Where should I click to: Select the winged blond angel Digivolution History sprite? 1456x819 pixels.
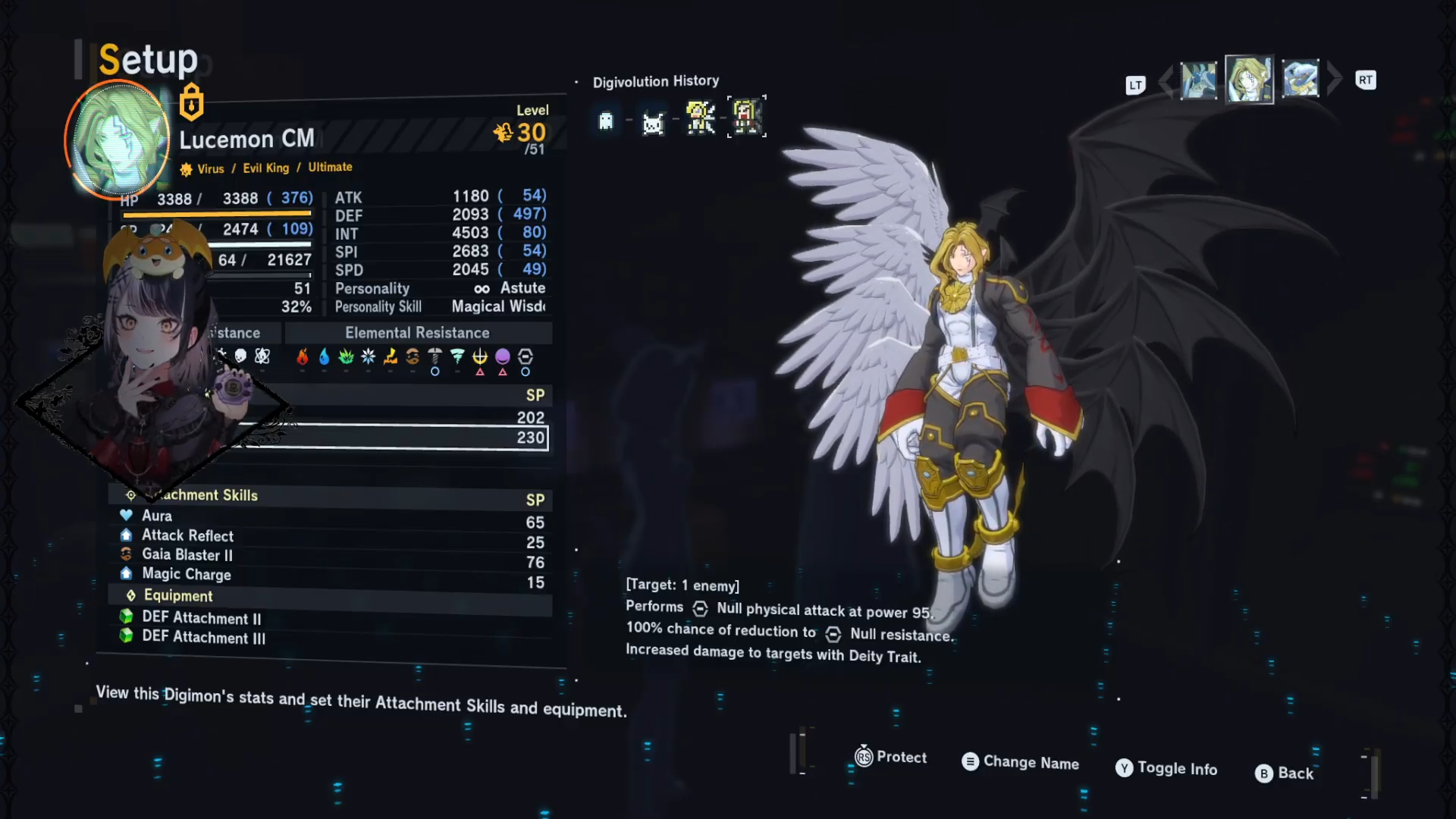[700, 118]
